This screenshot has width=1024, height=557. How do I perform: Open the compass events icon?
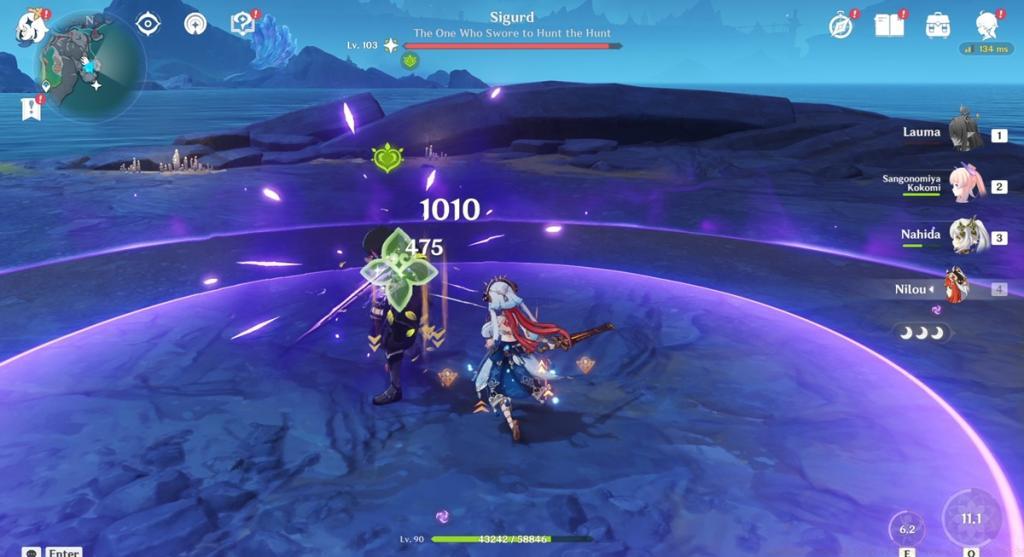841,26
